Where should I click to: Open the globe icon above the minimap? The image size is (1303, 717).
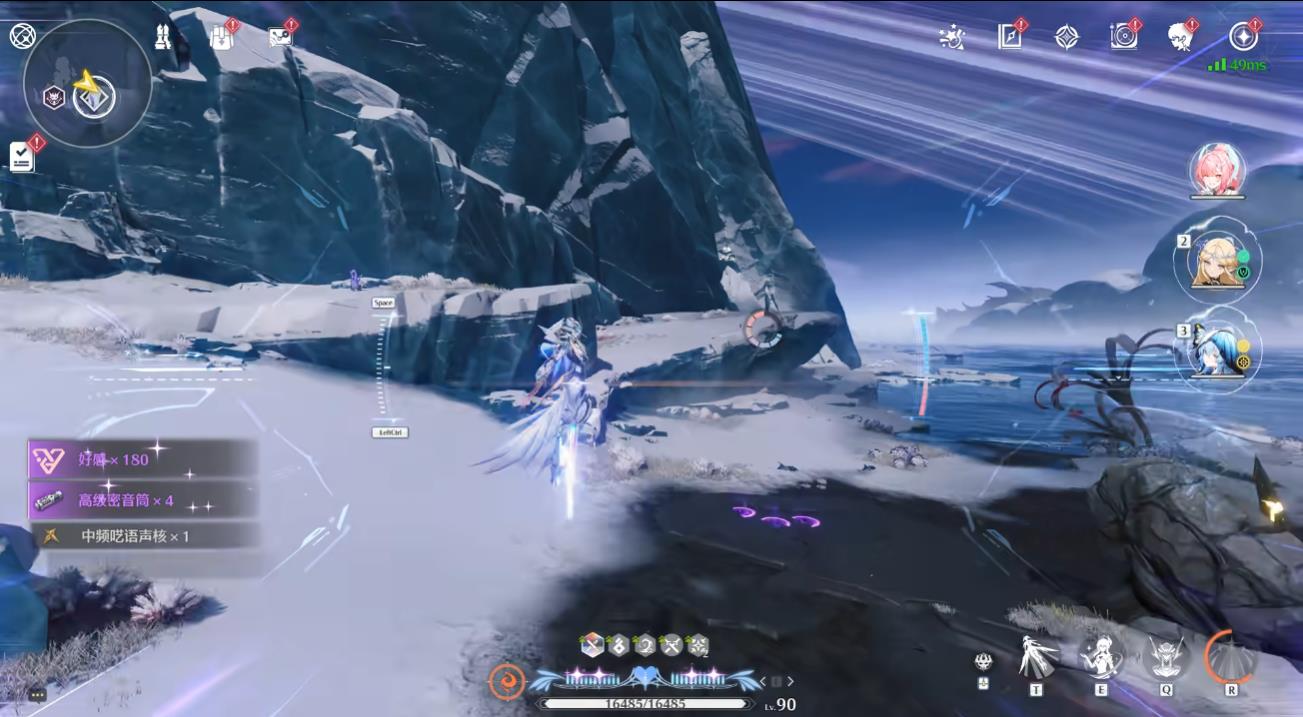click(22, 37)
